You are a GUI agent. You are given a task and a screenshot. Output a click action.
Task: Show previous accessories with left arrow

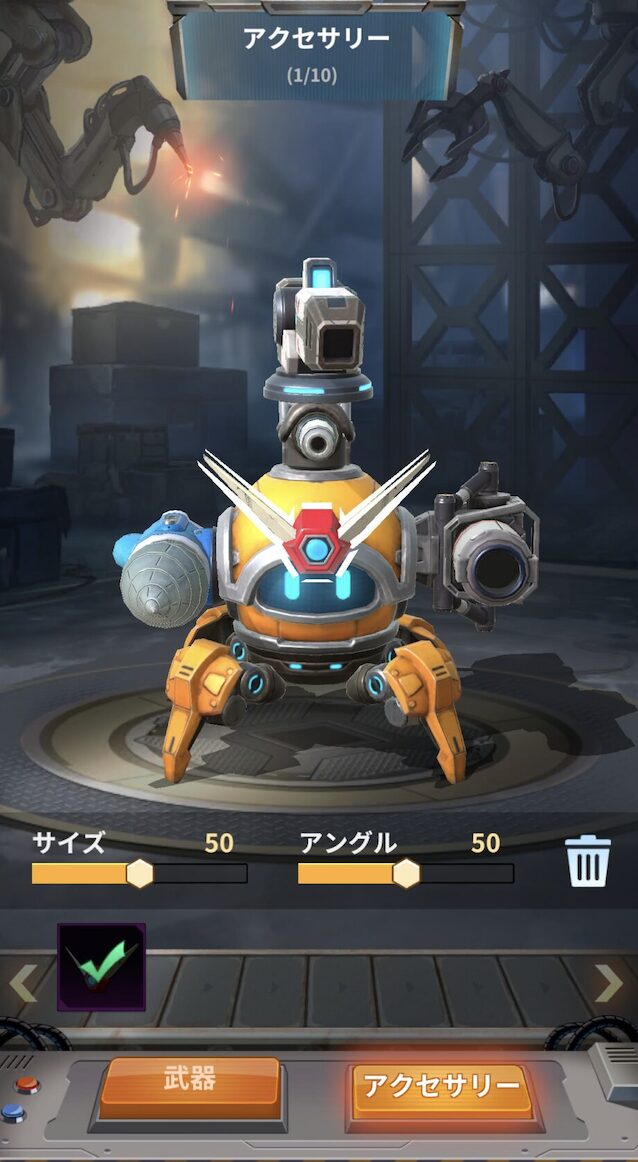coord(22,983)
